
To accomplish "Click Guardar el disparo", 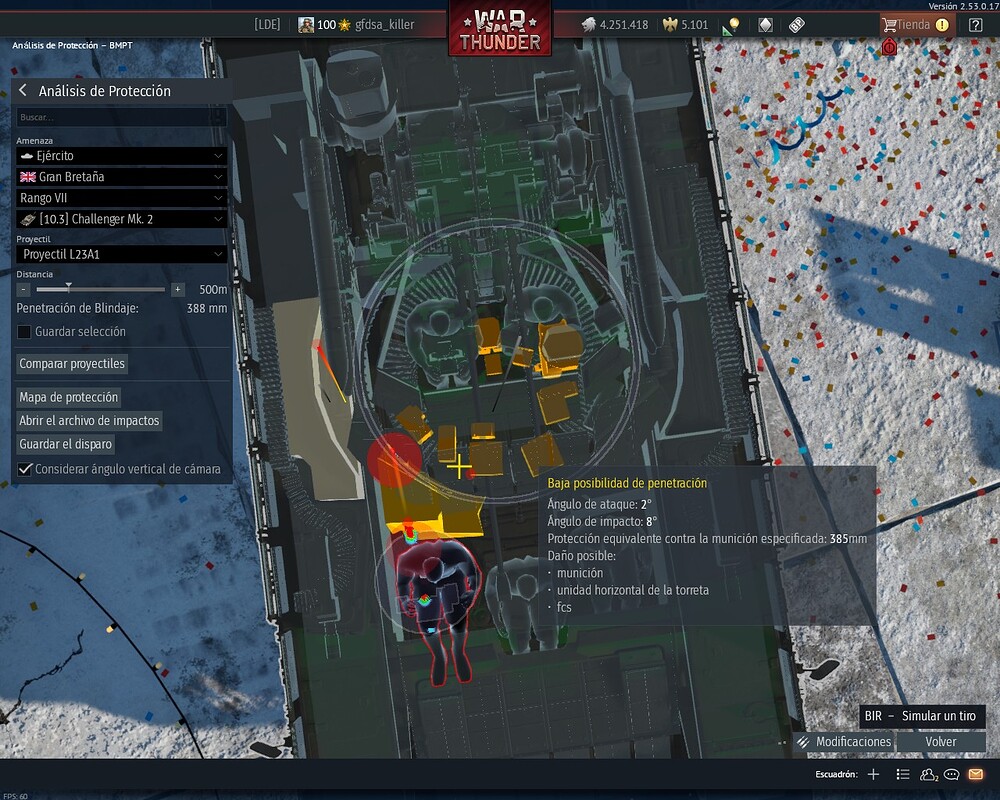I will coord(66,444).
